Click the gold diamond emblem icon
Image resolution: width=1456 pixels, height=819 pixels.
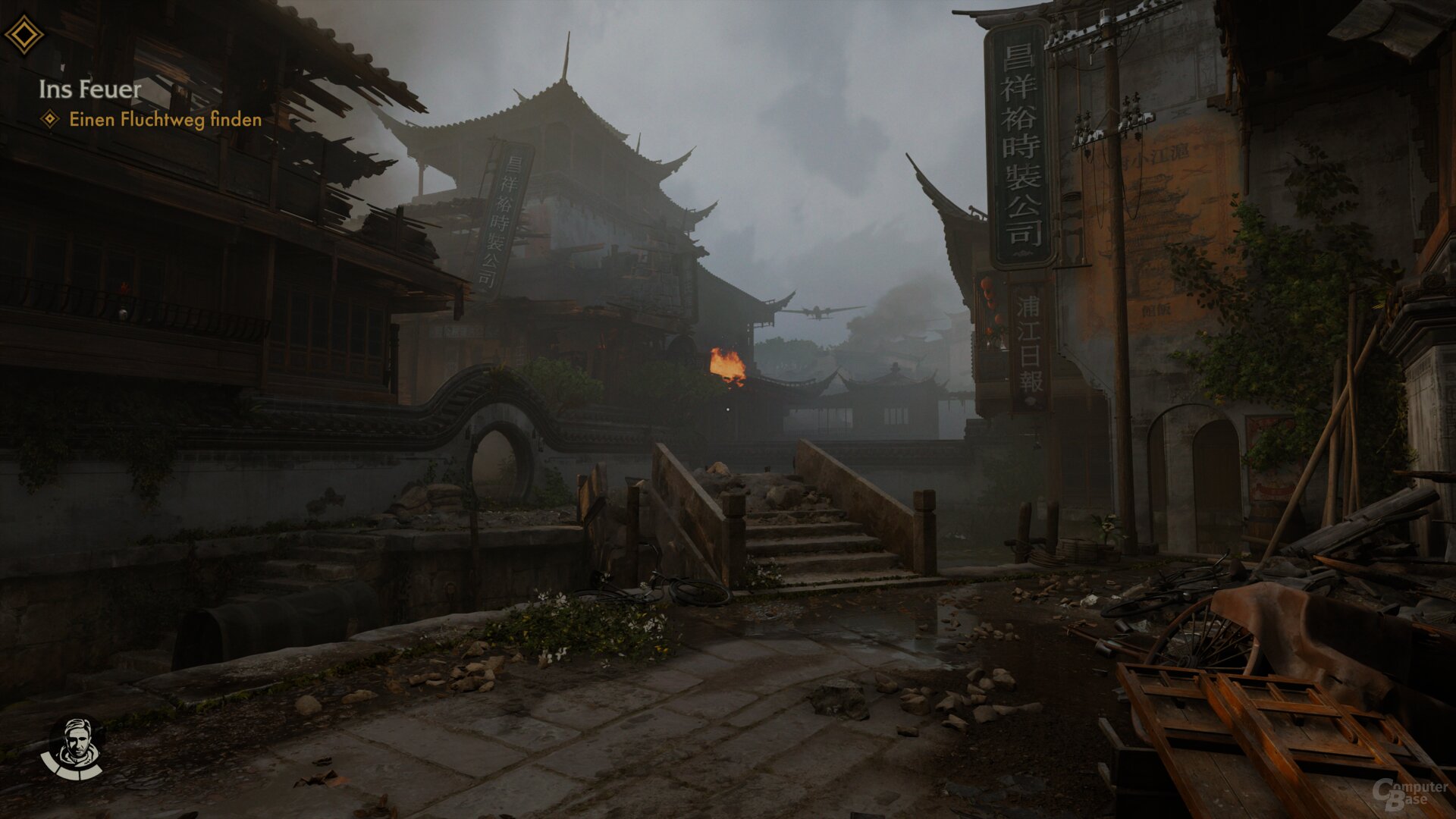pyautogui.click(x=24, y=35)
